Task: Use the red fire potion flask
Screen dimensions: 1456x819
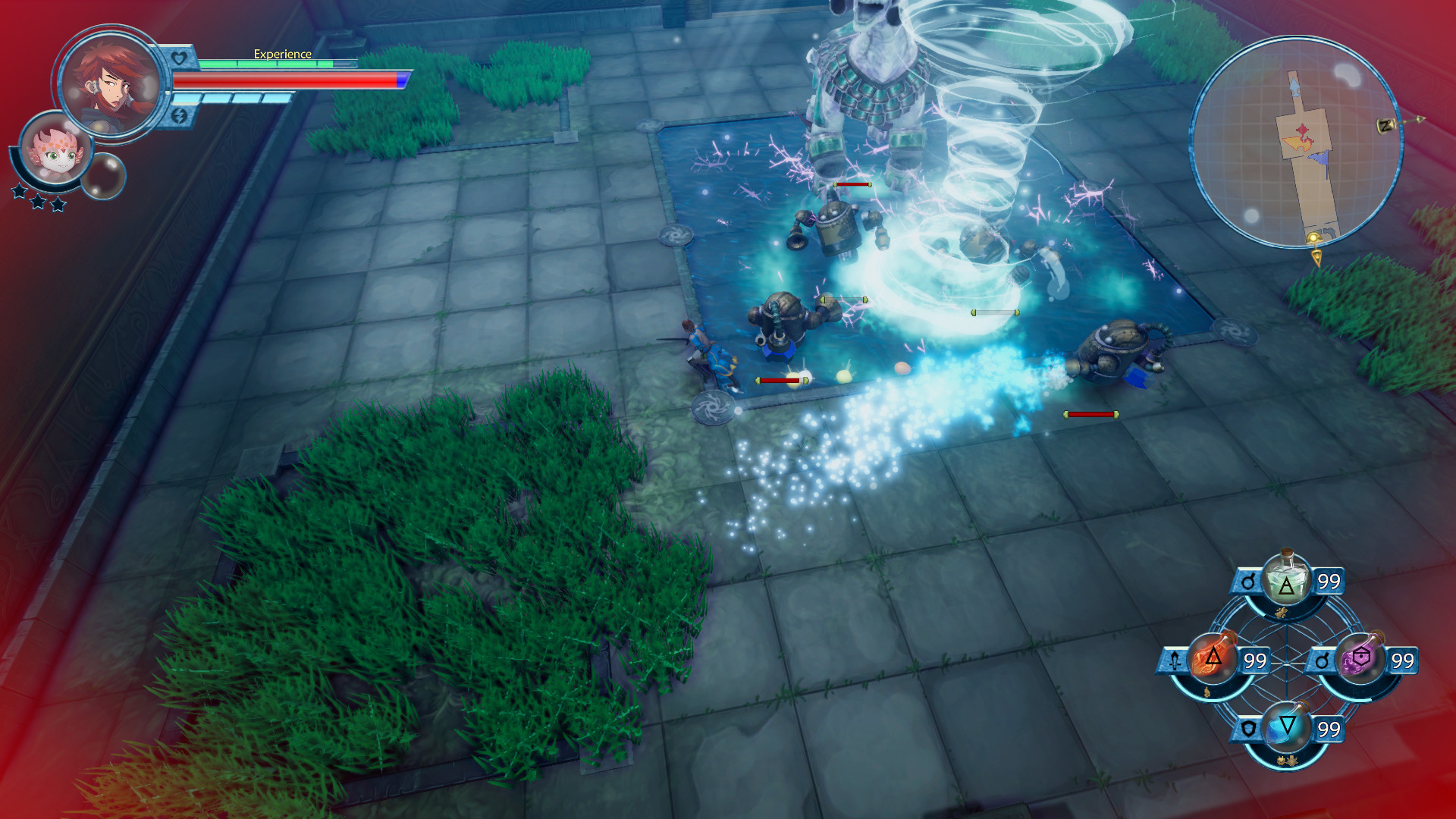Action: [x=1211, y=657]
